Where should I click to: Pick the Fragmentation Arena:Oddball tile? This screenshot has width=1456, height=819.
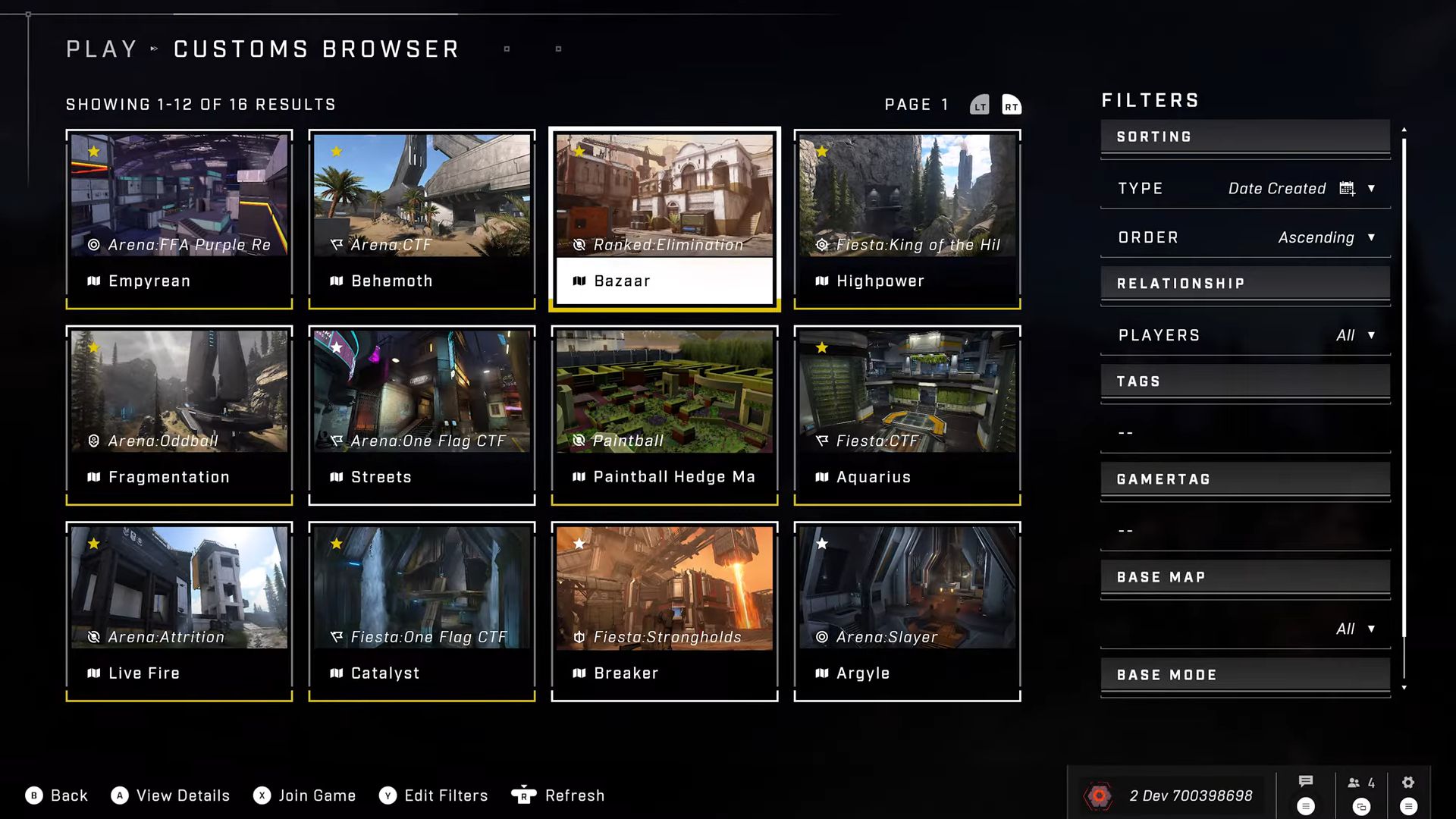(x=179, y=415)
